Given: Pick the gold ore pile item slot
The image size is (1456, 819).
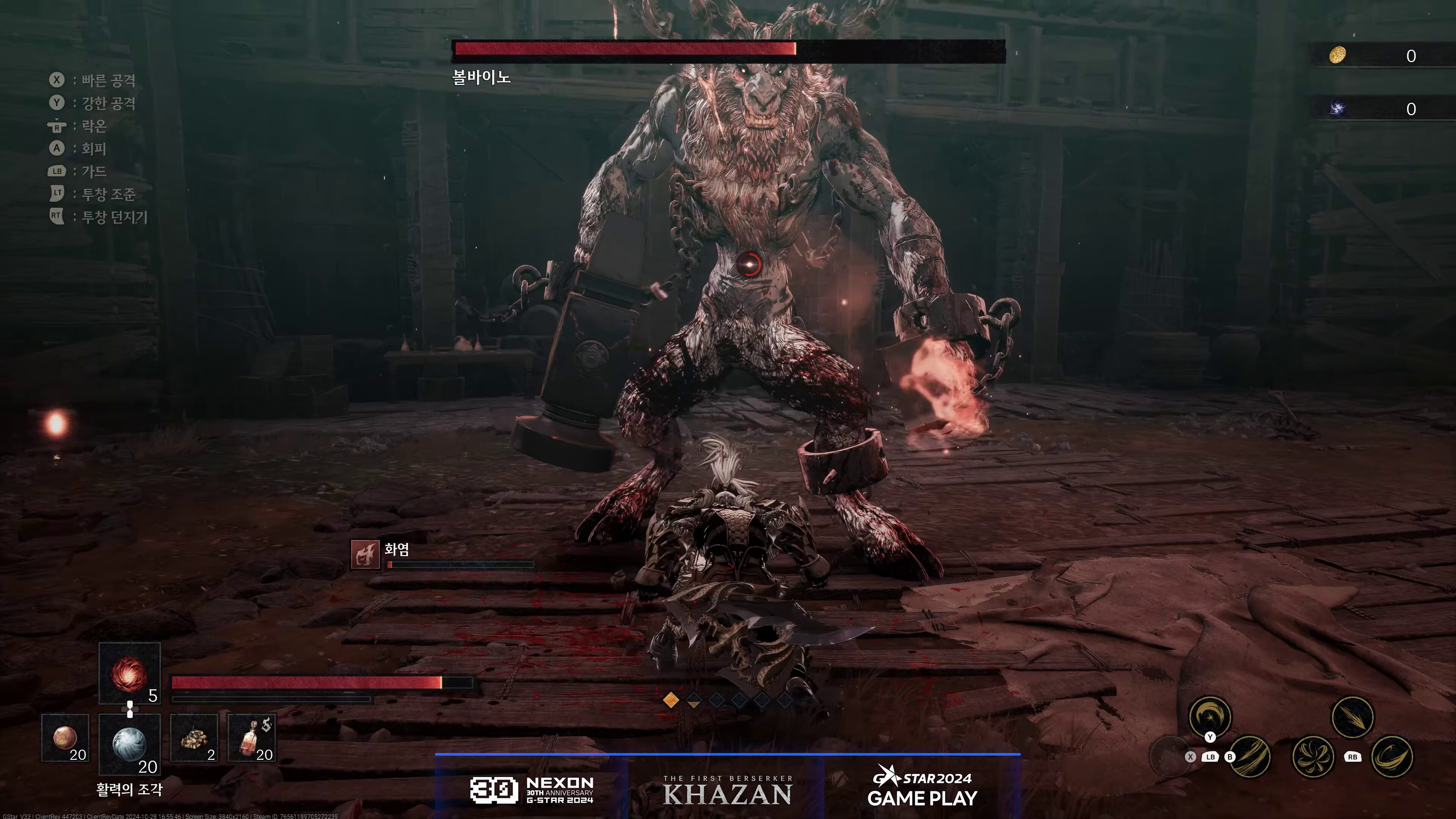Looking at the screenshot, I should pyautogui.click(x=194, y=737).
